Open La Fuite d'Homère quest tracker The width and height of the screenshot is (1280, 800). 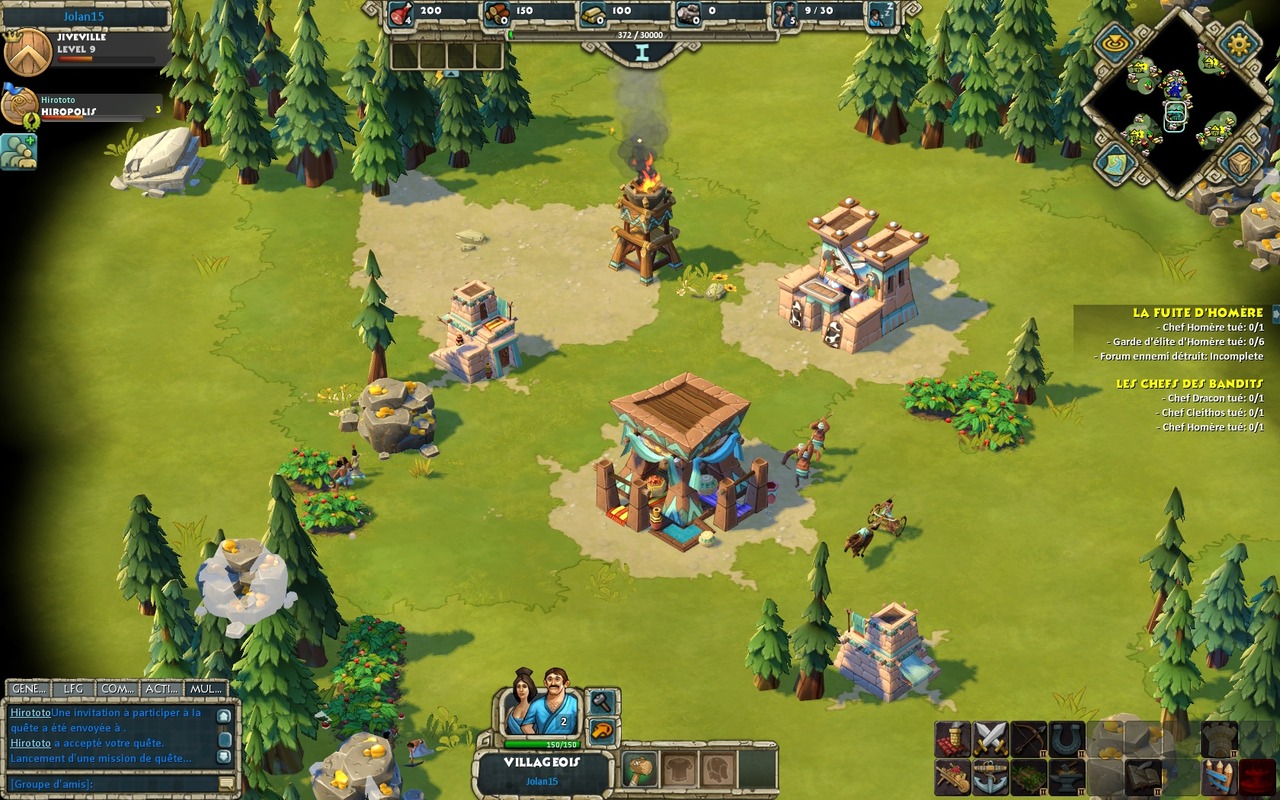[1197, 313]
